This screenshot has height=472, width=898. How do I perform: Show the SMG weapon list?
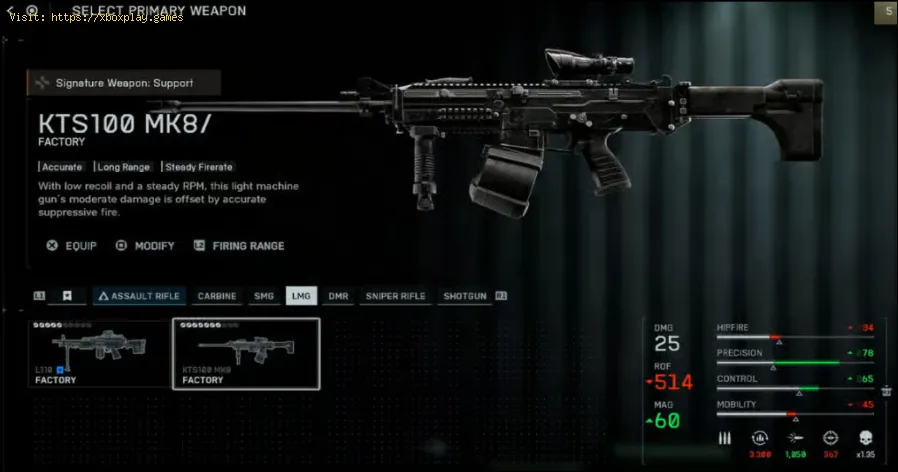(264, 296)
